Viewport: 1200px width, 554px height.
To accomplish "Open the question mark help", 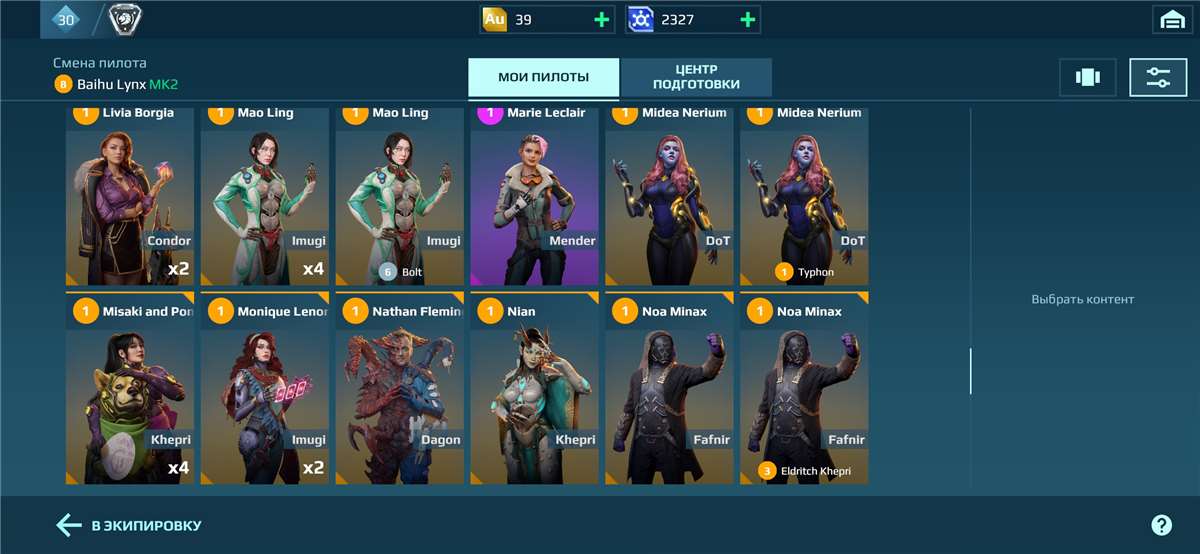I will (x=1161, y=525).
